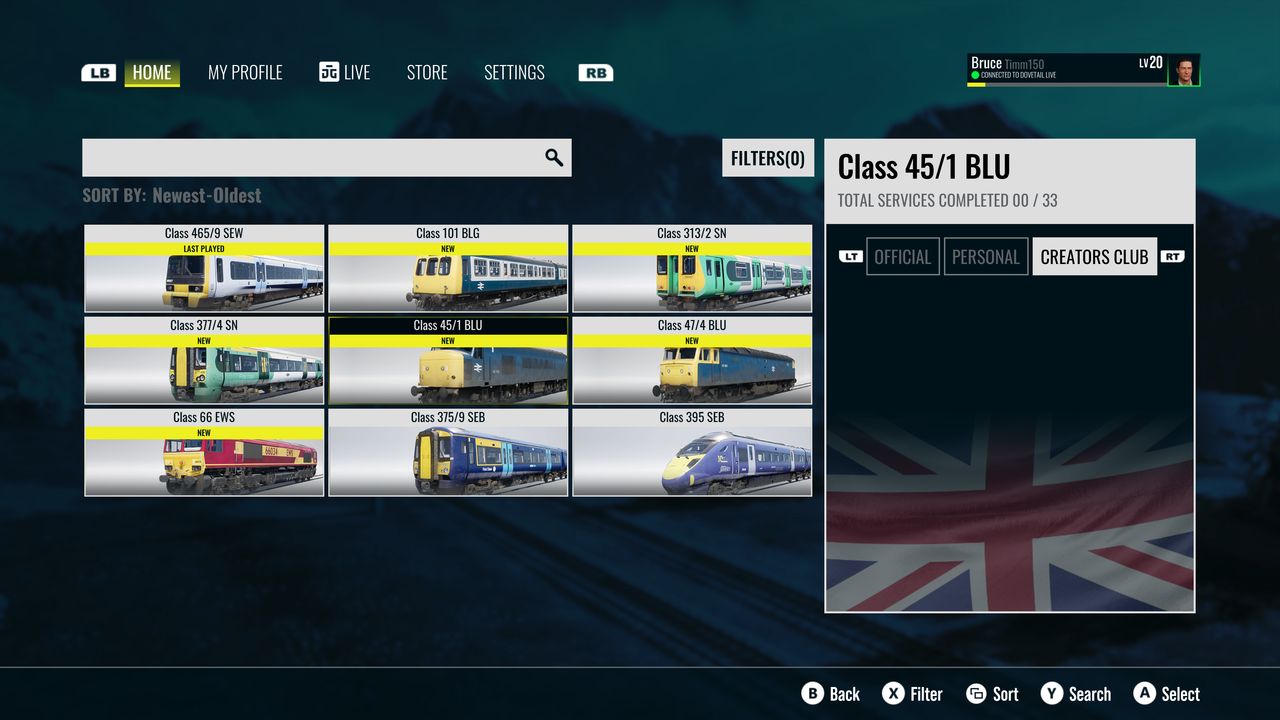Choose the Class 101 BLG train

[x=448, y=269]
